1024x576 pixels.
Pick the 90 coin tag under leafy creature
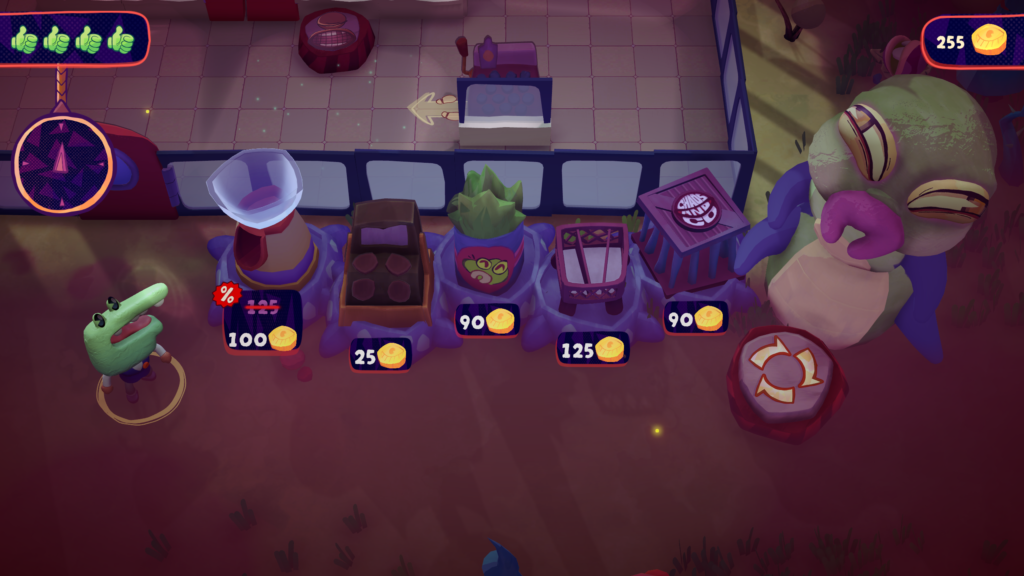tap(487, 320)
